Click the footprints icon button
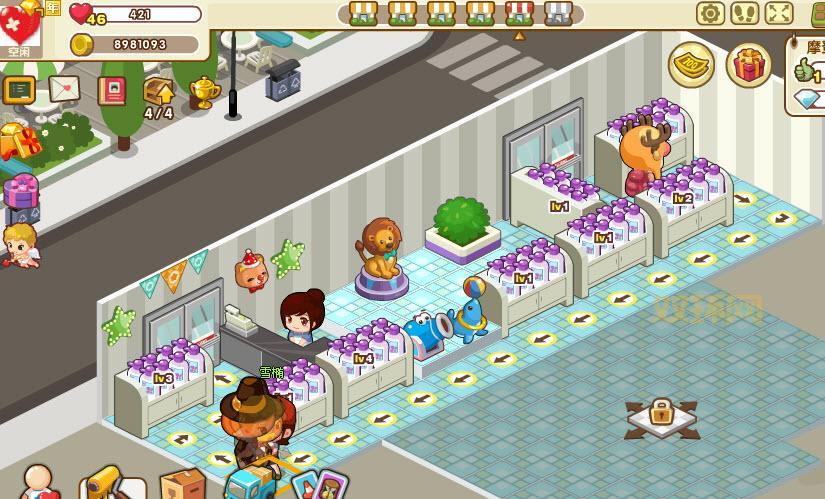Image resolution: width=825 pixels, height=499 pixels. point(744,13)
